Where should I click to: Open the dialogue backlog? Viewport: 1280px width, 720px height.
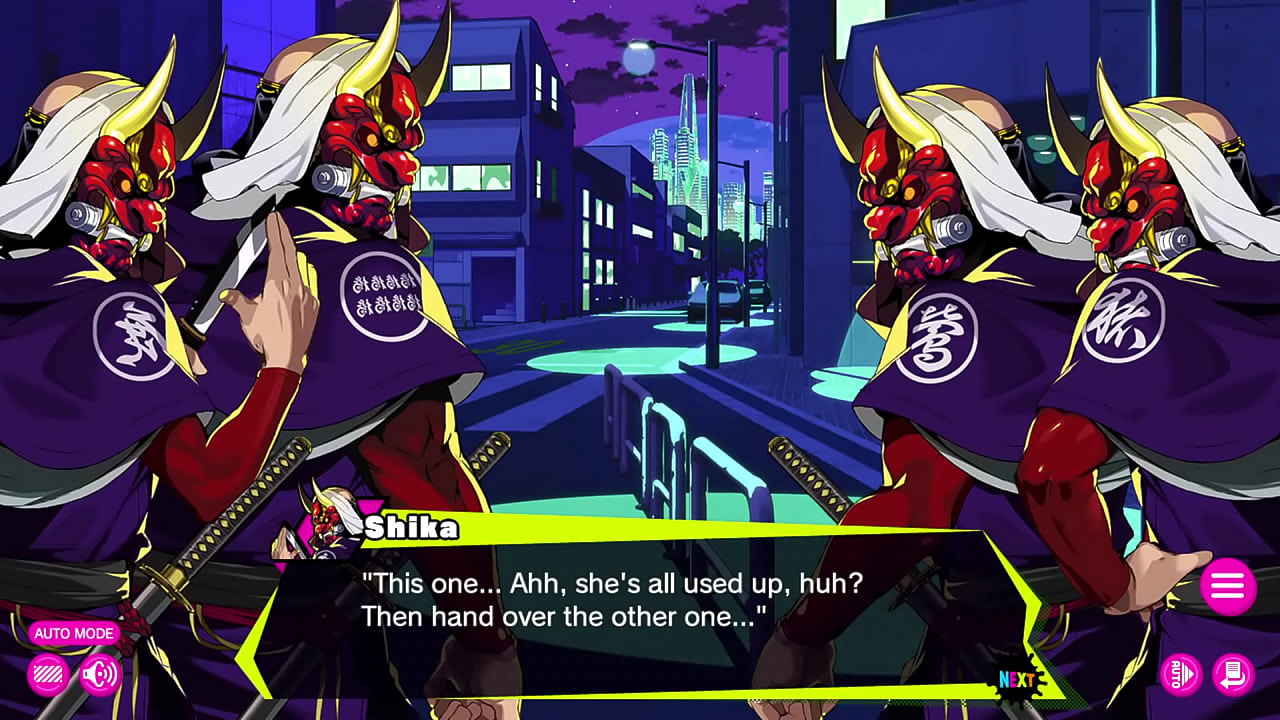(1232, 674)
